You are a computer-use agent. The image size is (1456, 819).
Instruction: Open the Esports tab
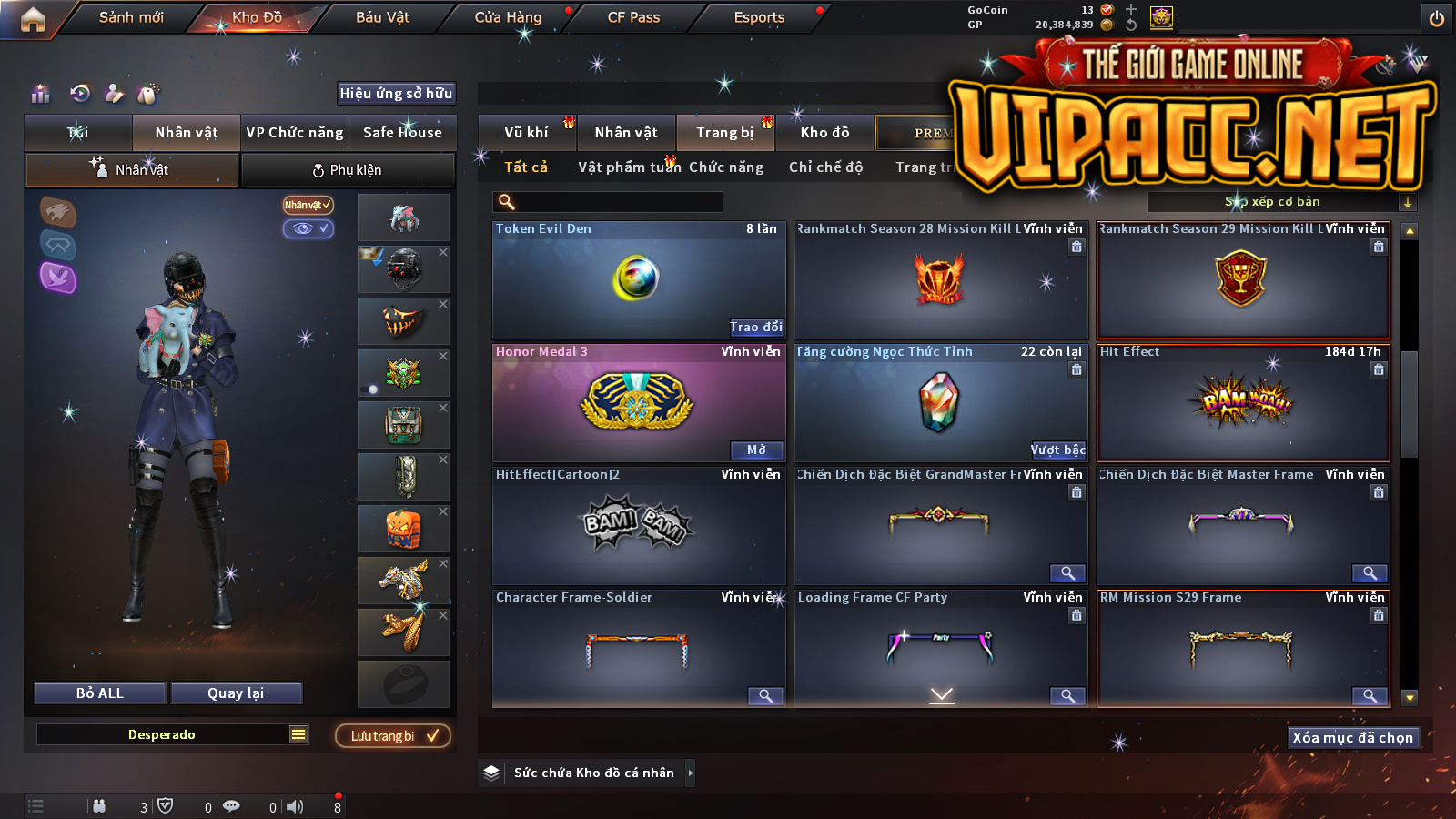(x=759, y=17)
